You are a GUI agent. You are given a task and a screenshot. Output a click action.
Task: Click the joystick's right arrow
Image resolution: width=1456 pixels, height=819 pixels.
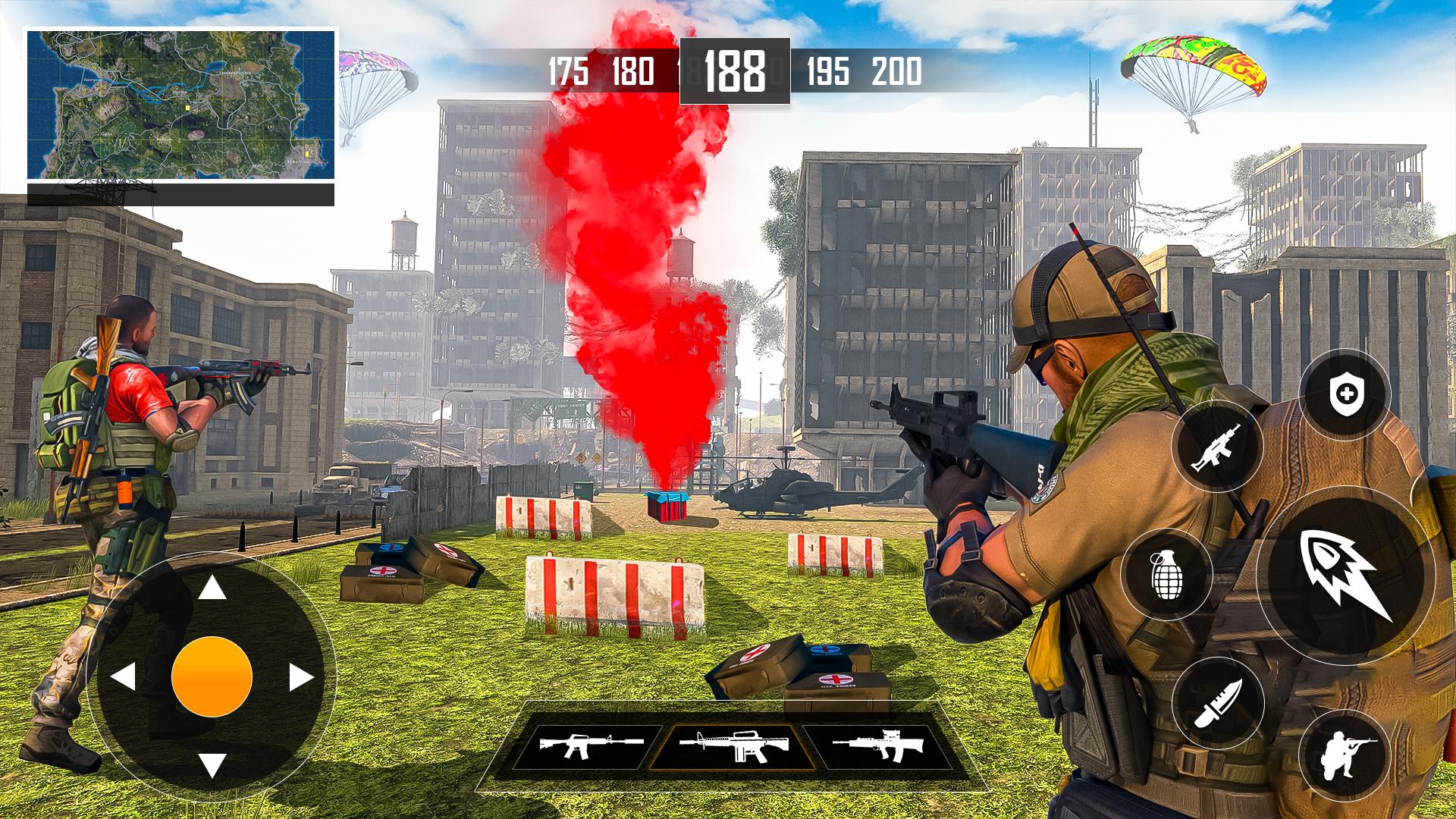tap(301, 676)
